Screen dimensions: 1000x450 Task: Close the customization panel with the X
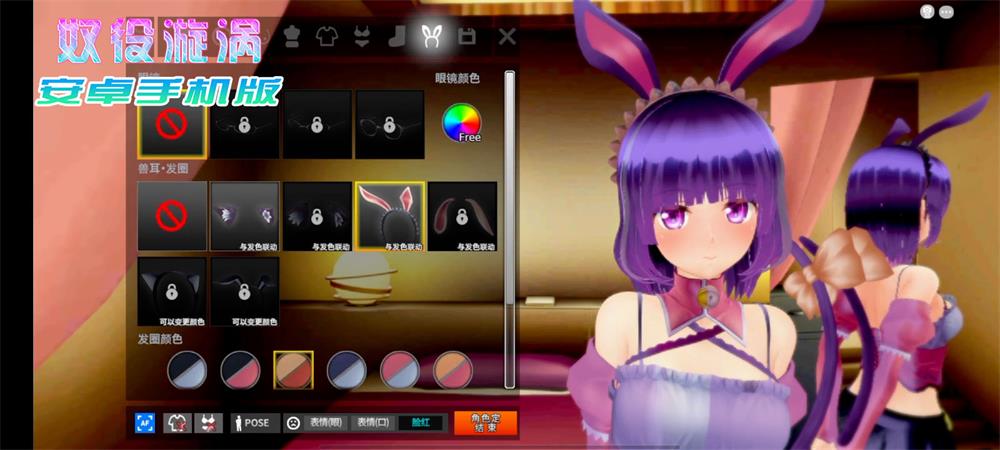pyautogui.click(x=507, y=37)
